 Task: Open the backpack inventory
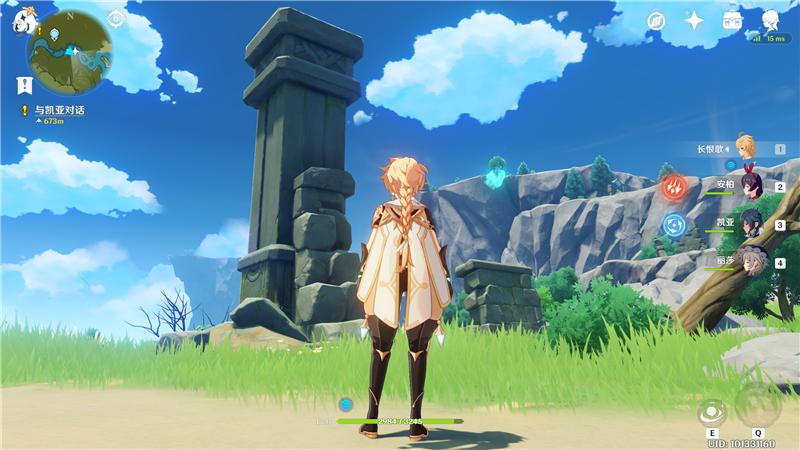733,20
